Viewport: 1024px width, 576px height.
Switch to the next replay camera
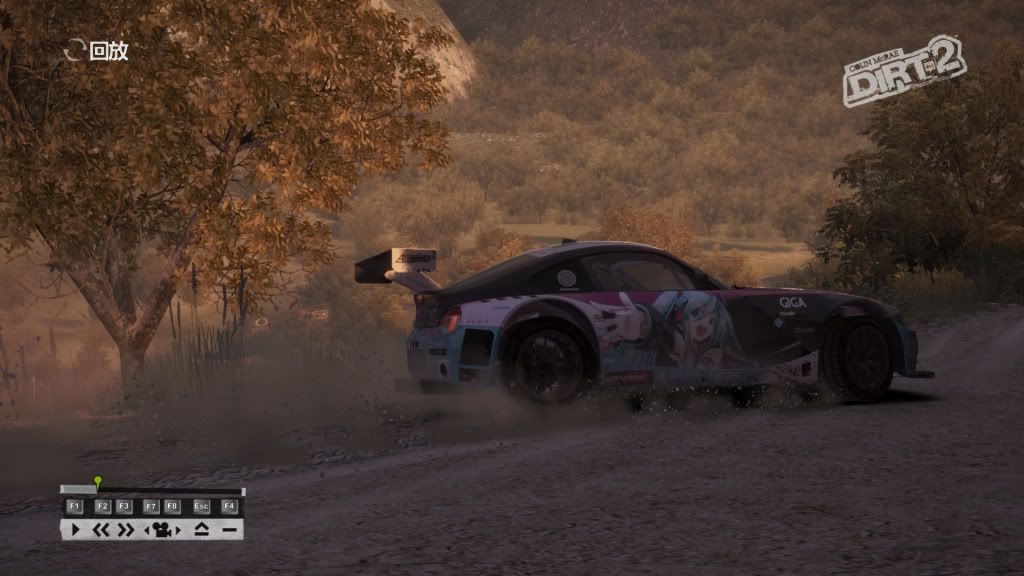click(176, 529)
